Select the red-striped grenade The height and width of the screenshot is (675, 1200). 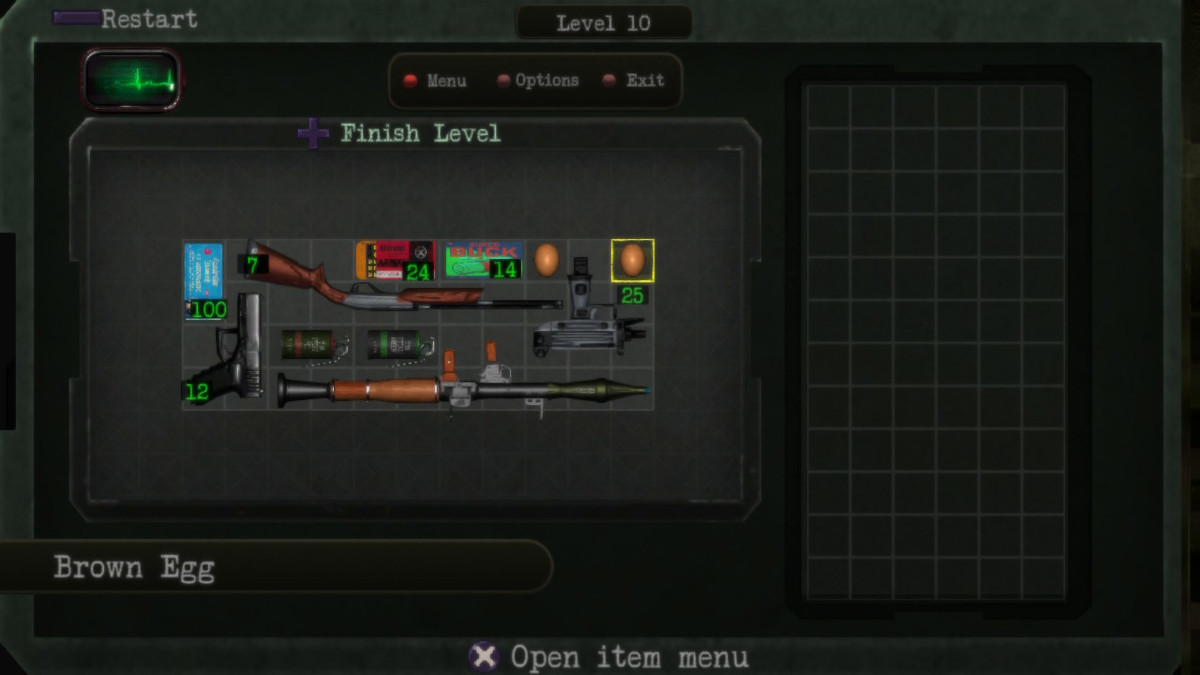[310, 345]
